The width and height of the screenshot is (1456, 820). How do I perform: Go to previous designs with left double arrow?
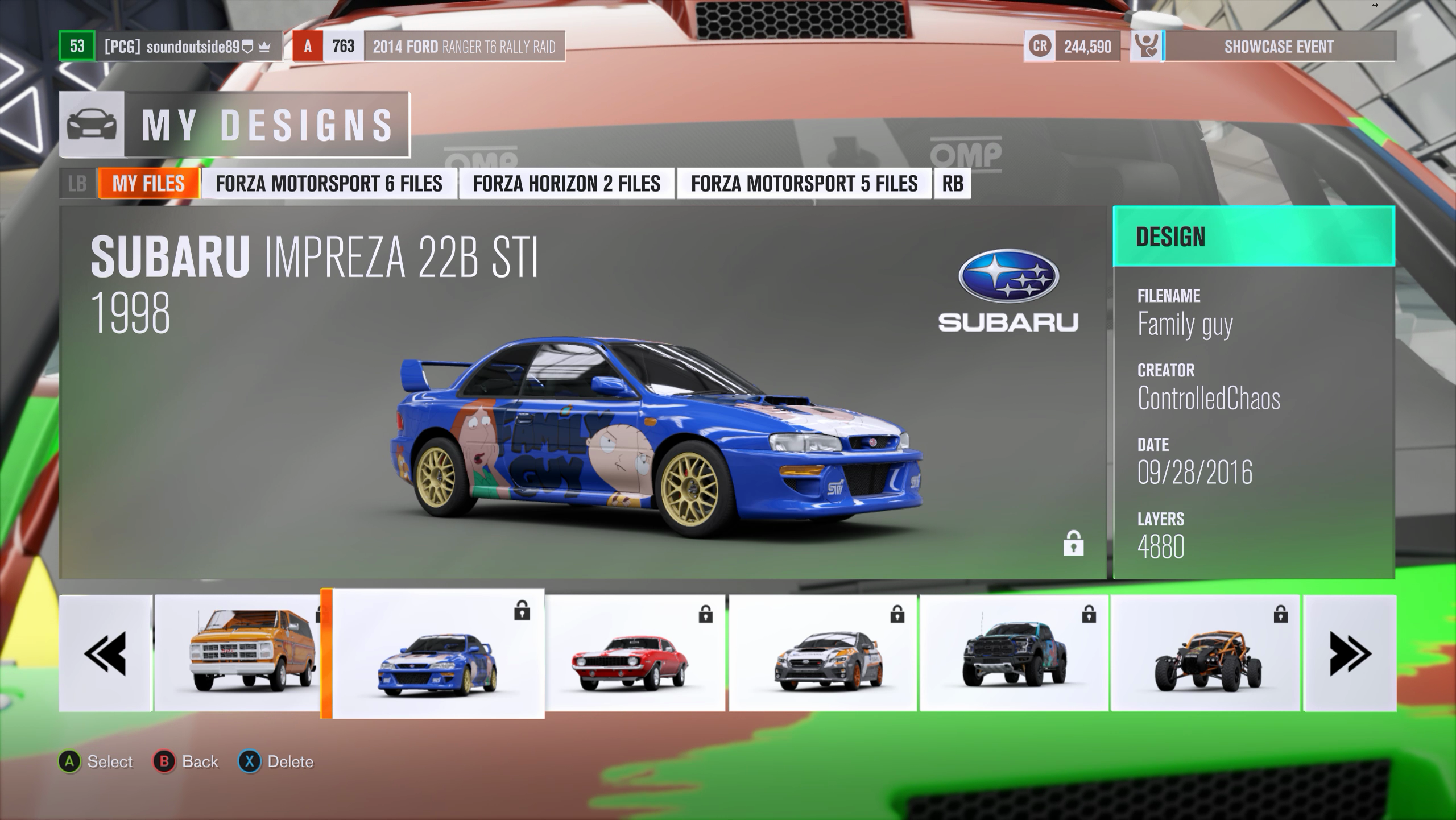(x=105, y=653)
